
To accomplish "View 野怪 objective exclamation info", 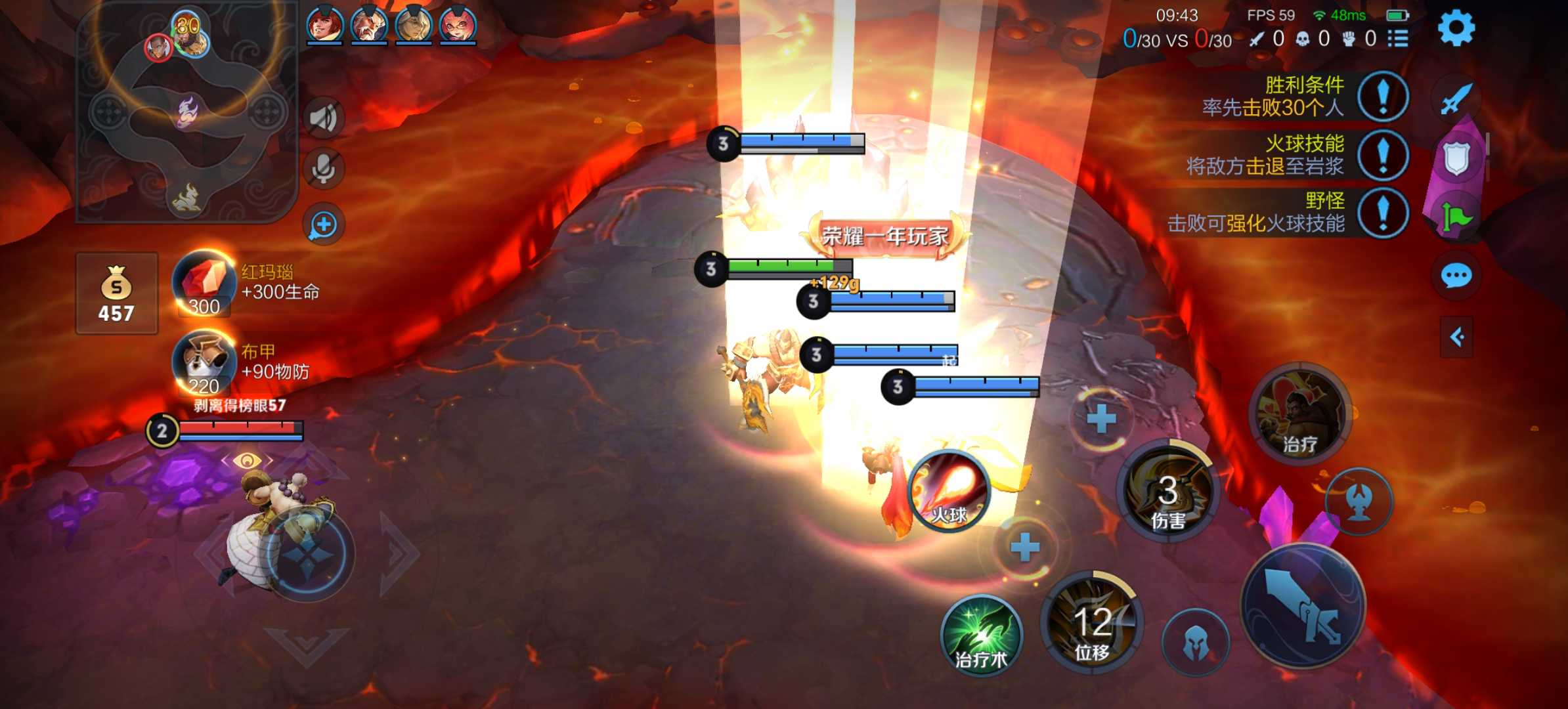I will (x=1383, y=213).
